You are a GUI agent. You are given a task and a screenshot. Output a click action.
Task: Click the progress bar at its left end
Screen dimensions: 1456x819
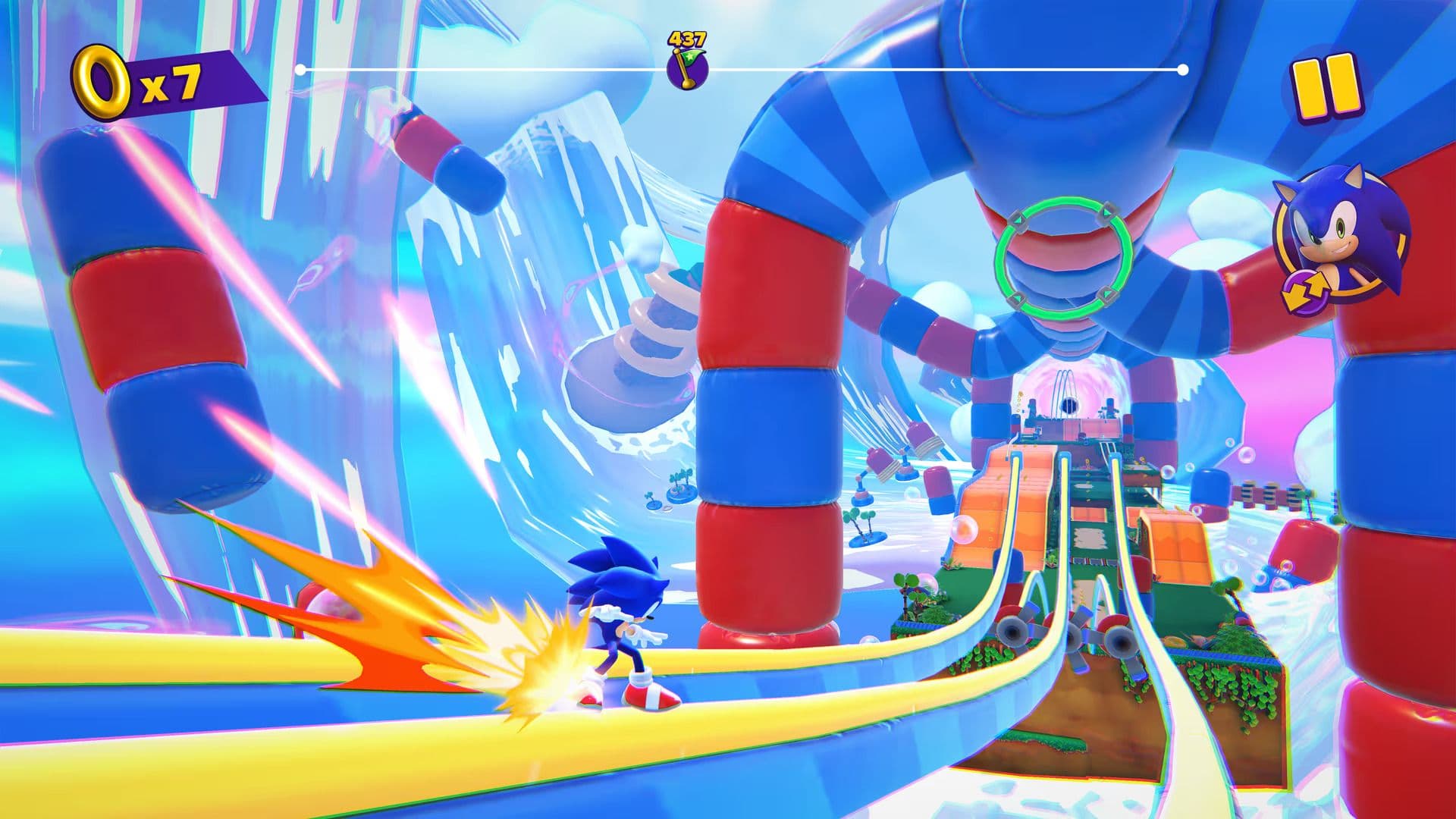point(303,70)
